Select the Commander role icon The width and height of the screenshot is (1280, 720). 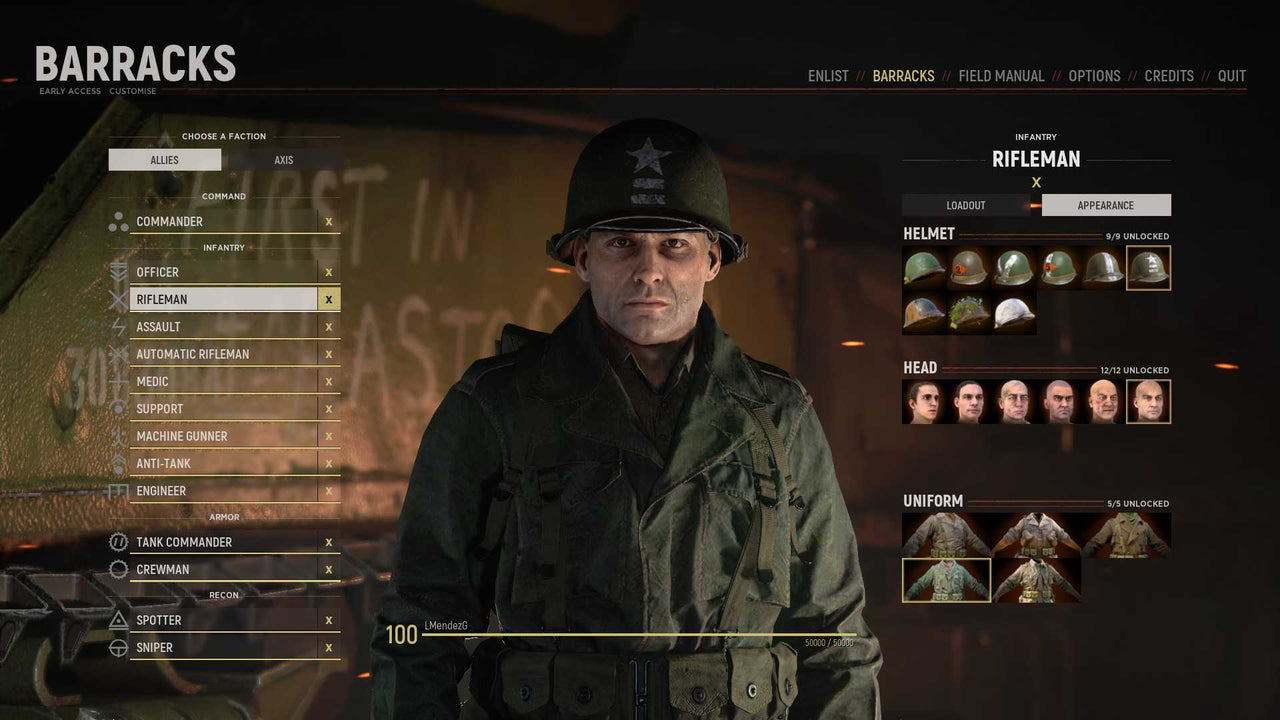tap(120, 221)
